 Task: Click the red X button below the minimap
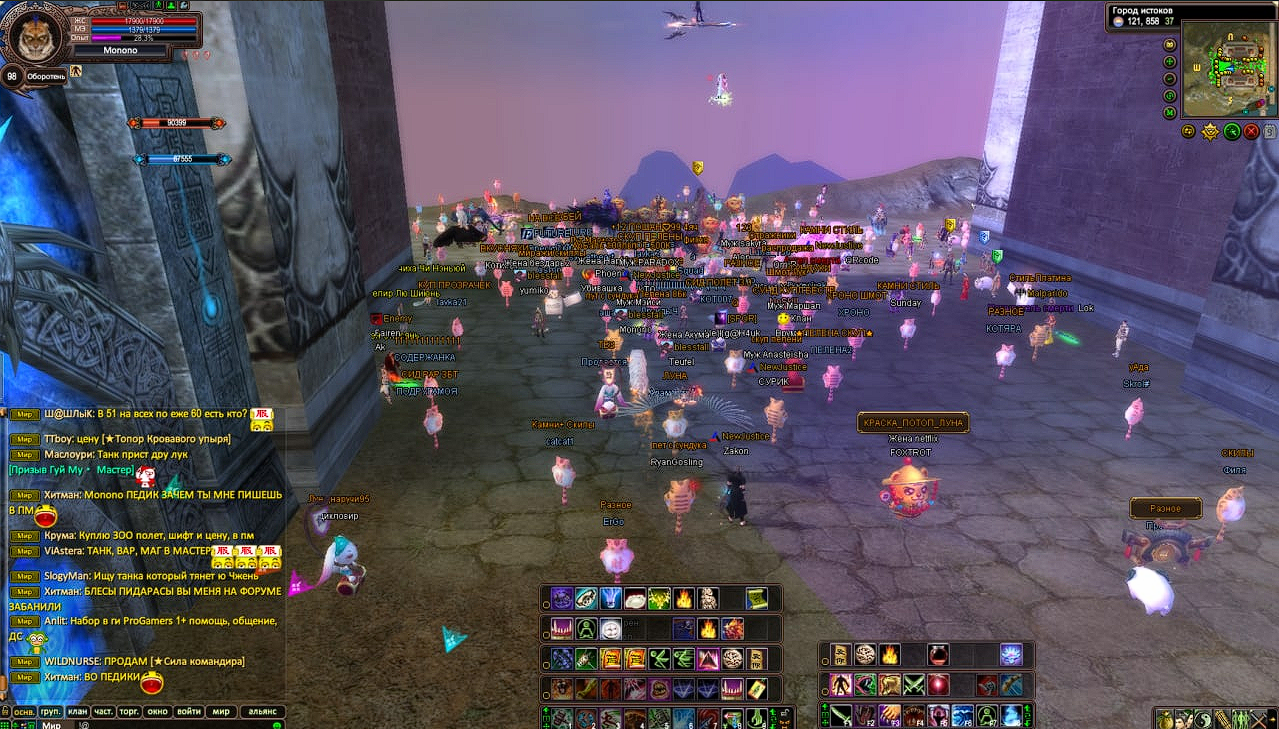point(1251,131)
